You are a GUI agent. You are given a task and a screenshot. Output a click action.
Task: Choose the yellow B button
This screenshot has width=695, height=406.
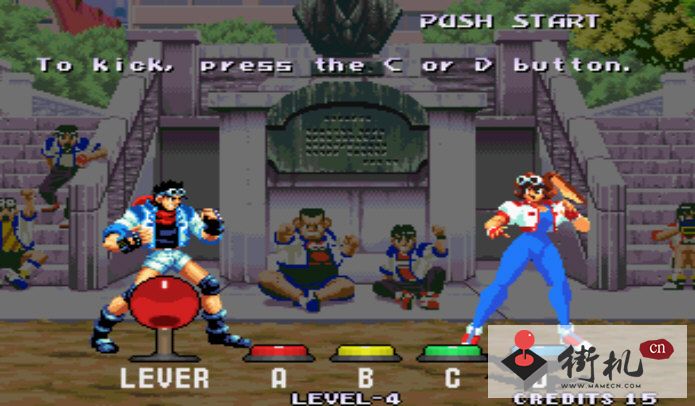(365, 352)
